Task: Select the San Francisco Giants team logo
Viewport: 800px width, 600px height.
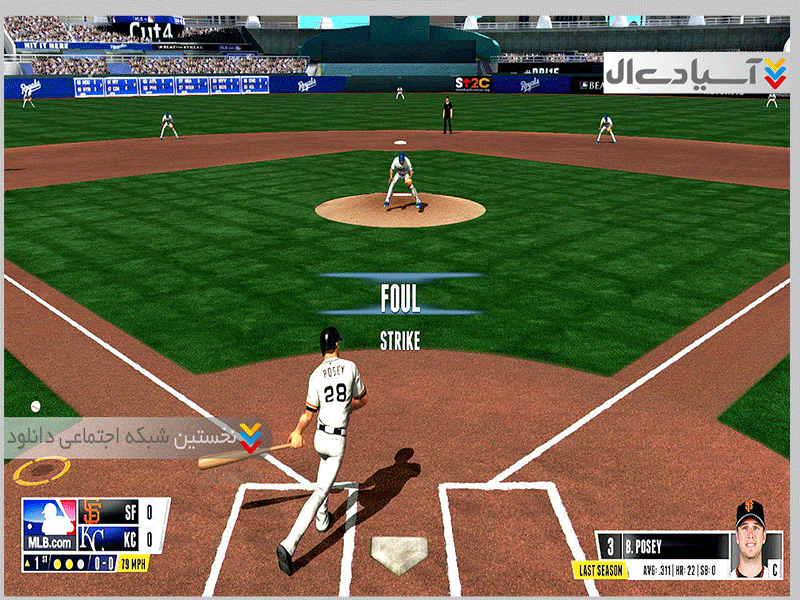Action: pos(92,512)
